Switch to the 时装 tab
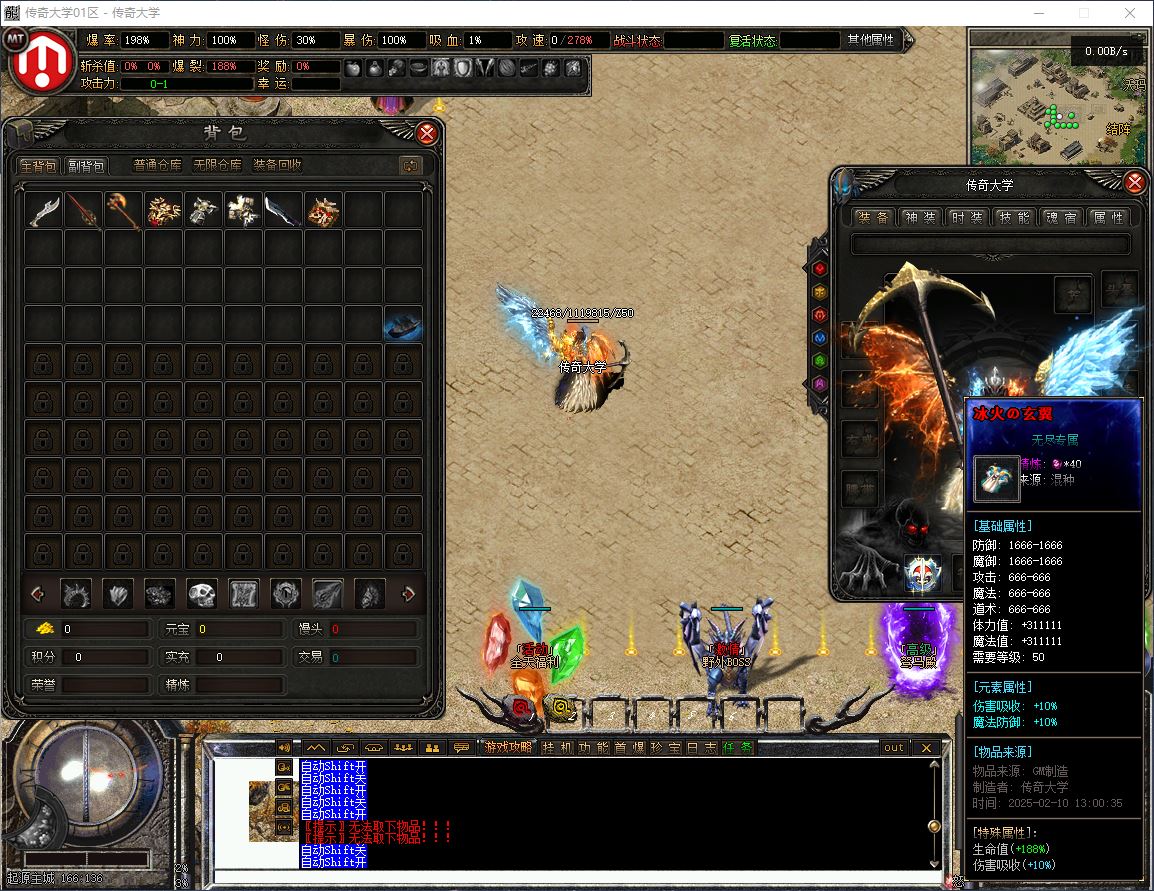Screen dimensions: 1154x891 coord(967,217)
